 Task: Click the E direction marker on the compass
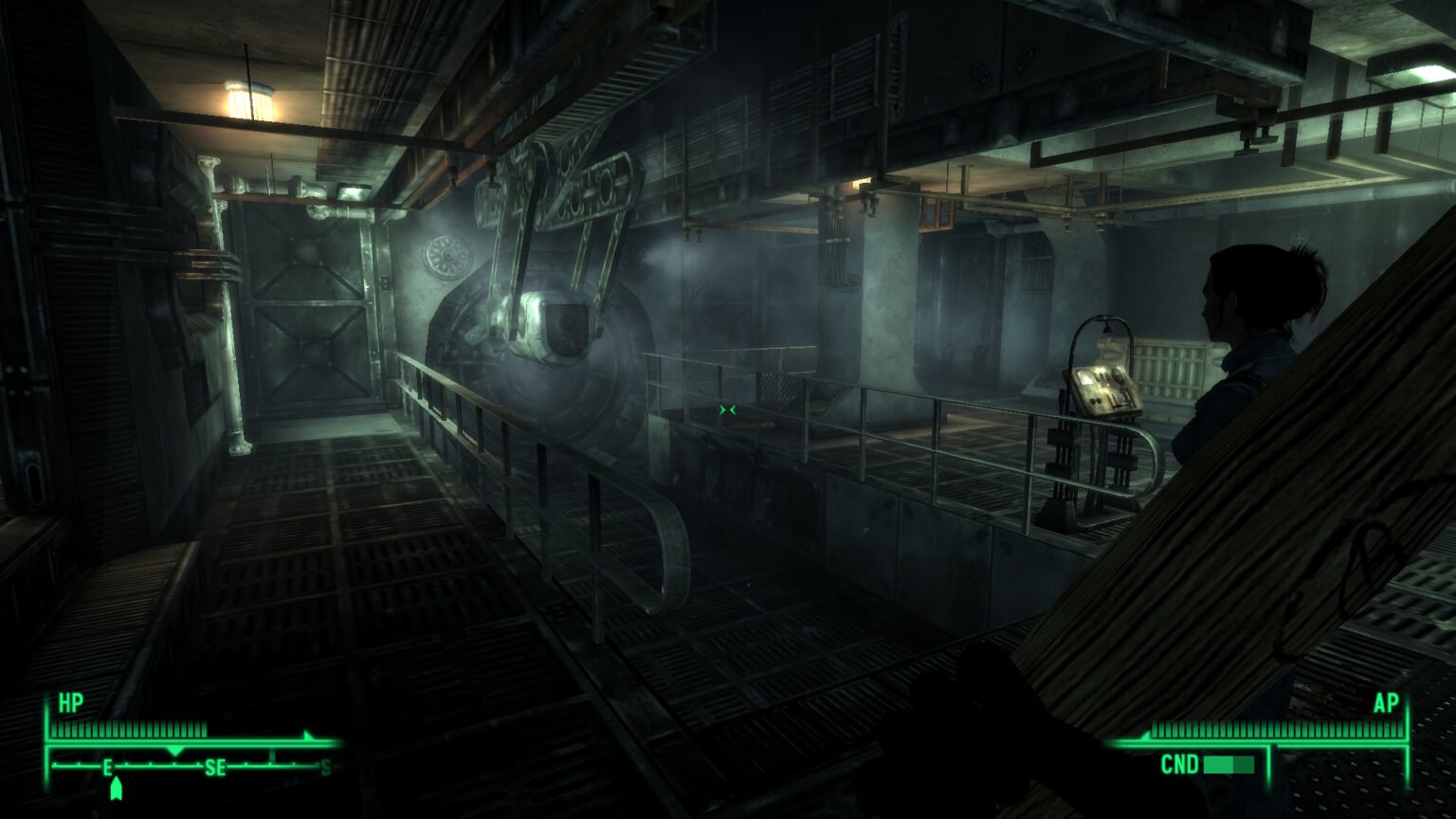pyautogui.click(x=107, y=766)
